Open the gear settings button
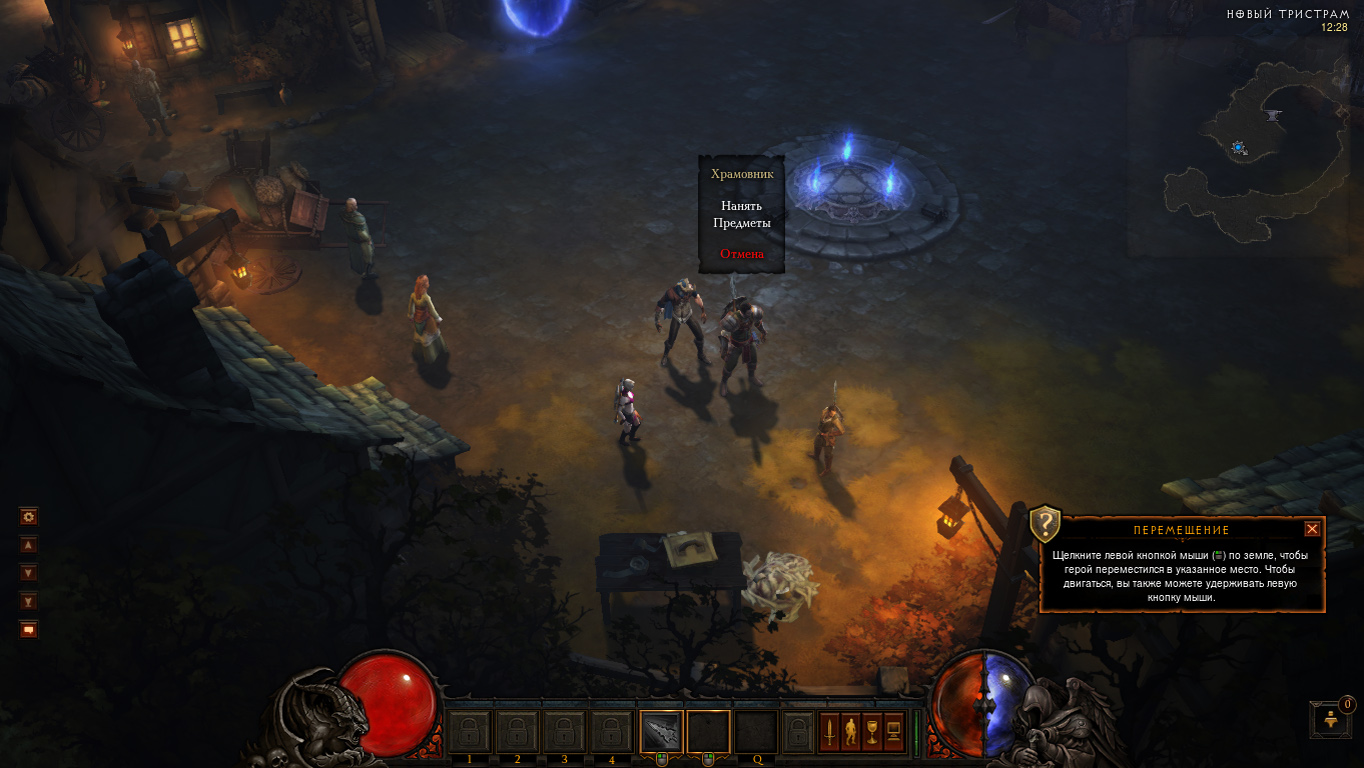The width and height of the screenshot is (1364, 768). 29,517
